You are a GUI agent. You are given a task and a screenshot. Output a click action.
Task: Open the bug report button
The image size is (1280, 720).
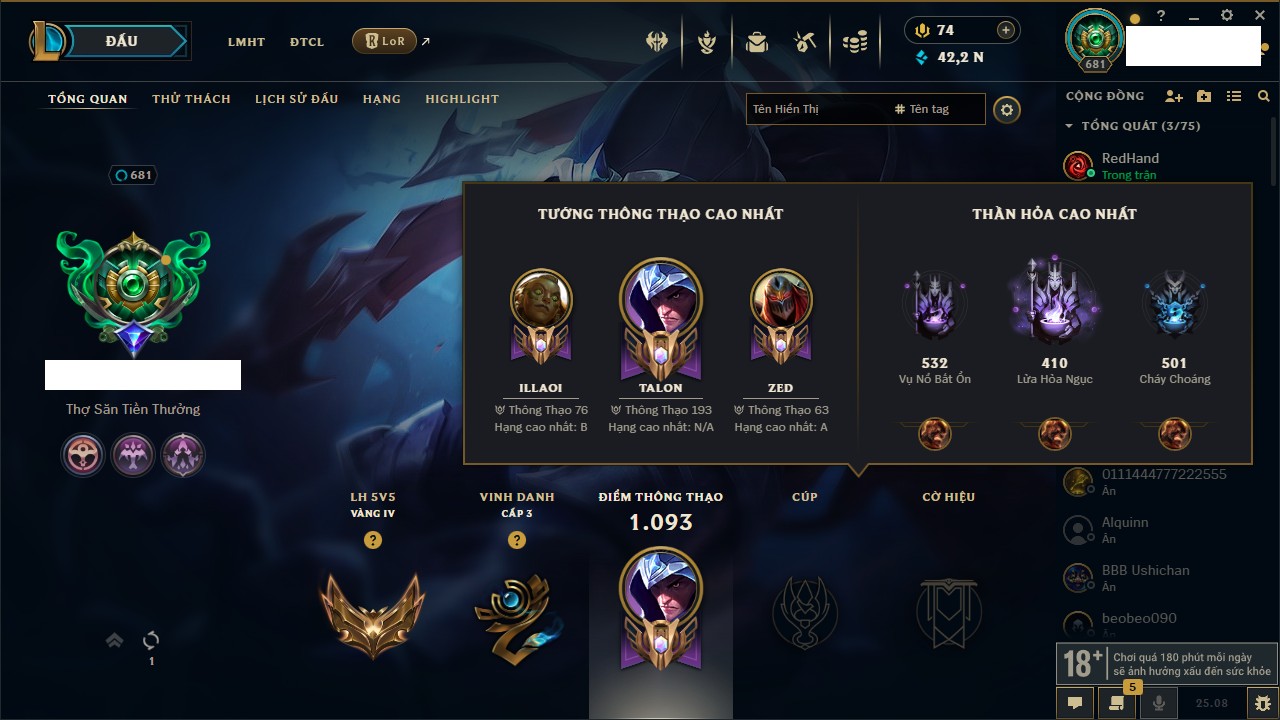point(1262,703)
